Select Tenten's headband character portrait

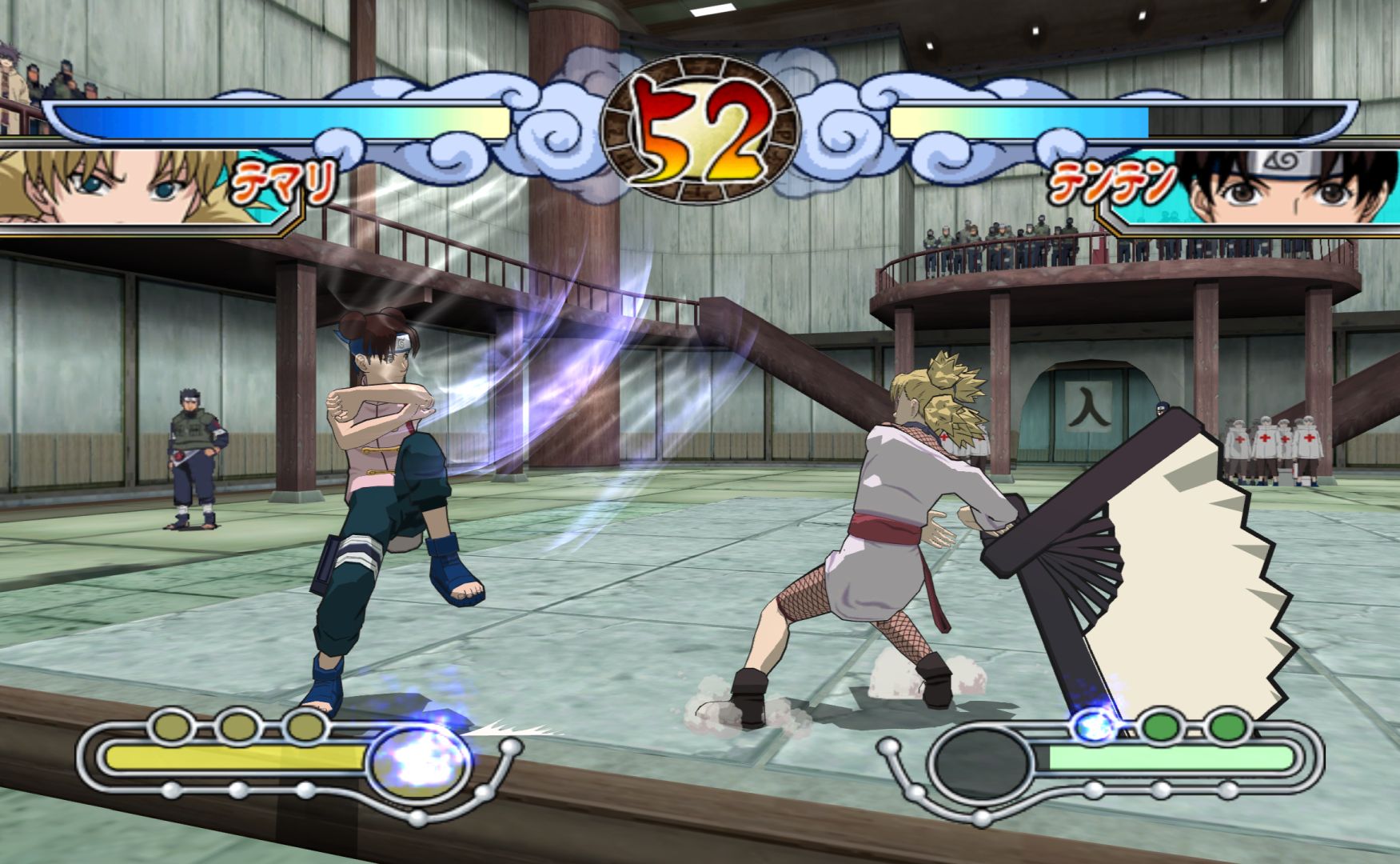(x=1287, y=187)
